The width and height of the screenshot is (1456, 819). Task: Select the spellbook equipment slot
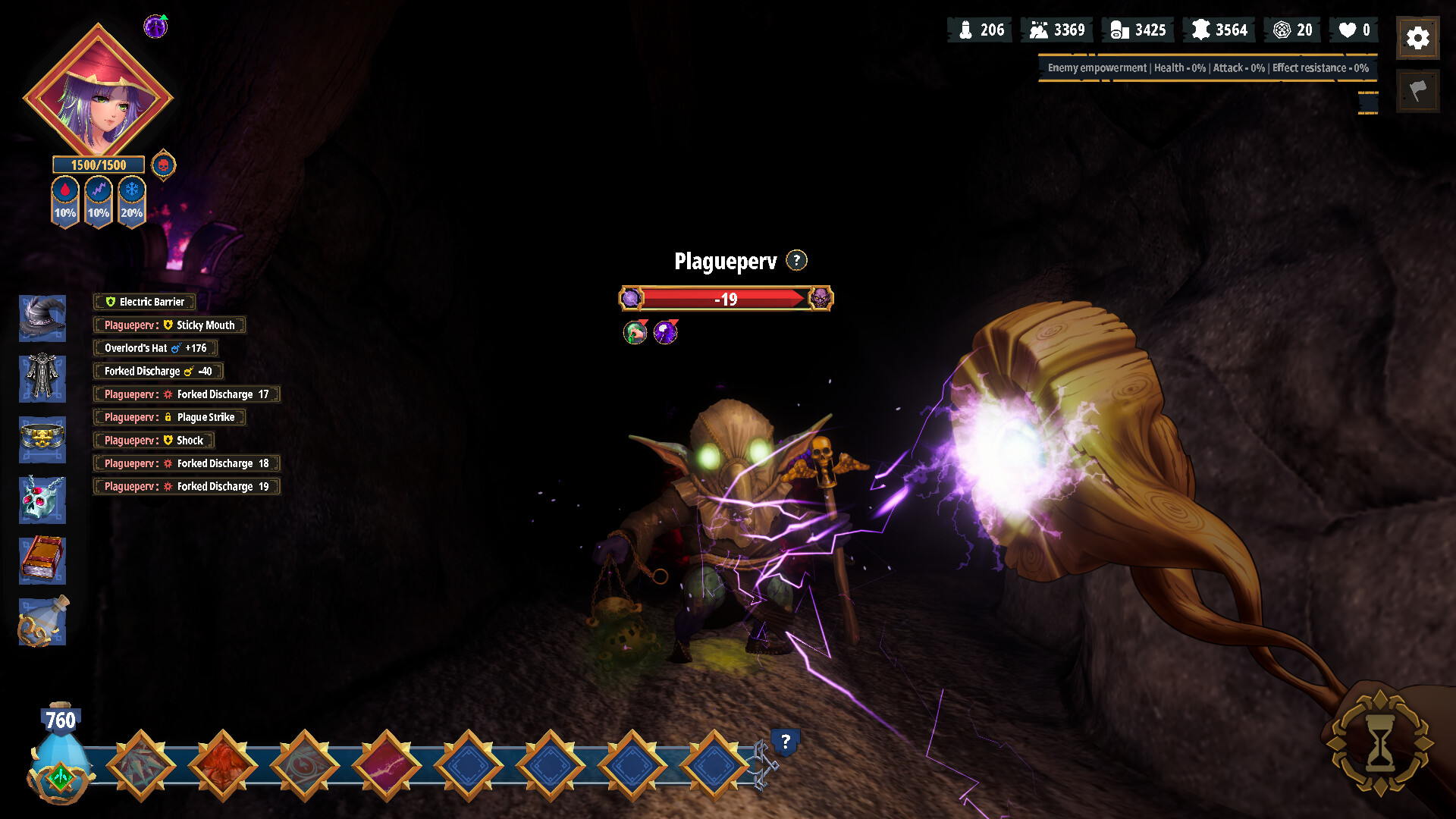point(42,560)
